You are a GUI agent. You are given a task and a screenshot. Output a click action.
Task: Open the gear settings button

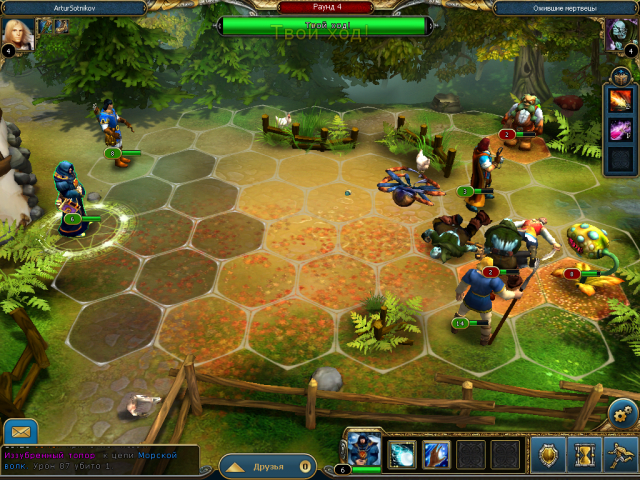(x=622, y=413)
